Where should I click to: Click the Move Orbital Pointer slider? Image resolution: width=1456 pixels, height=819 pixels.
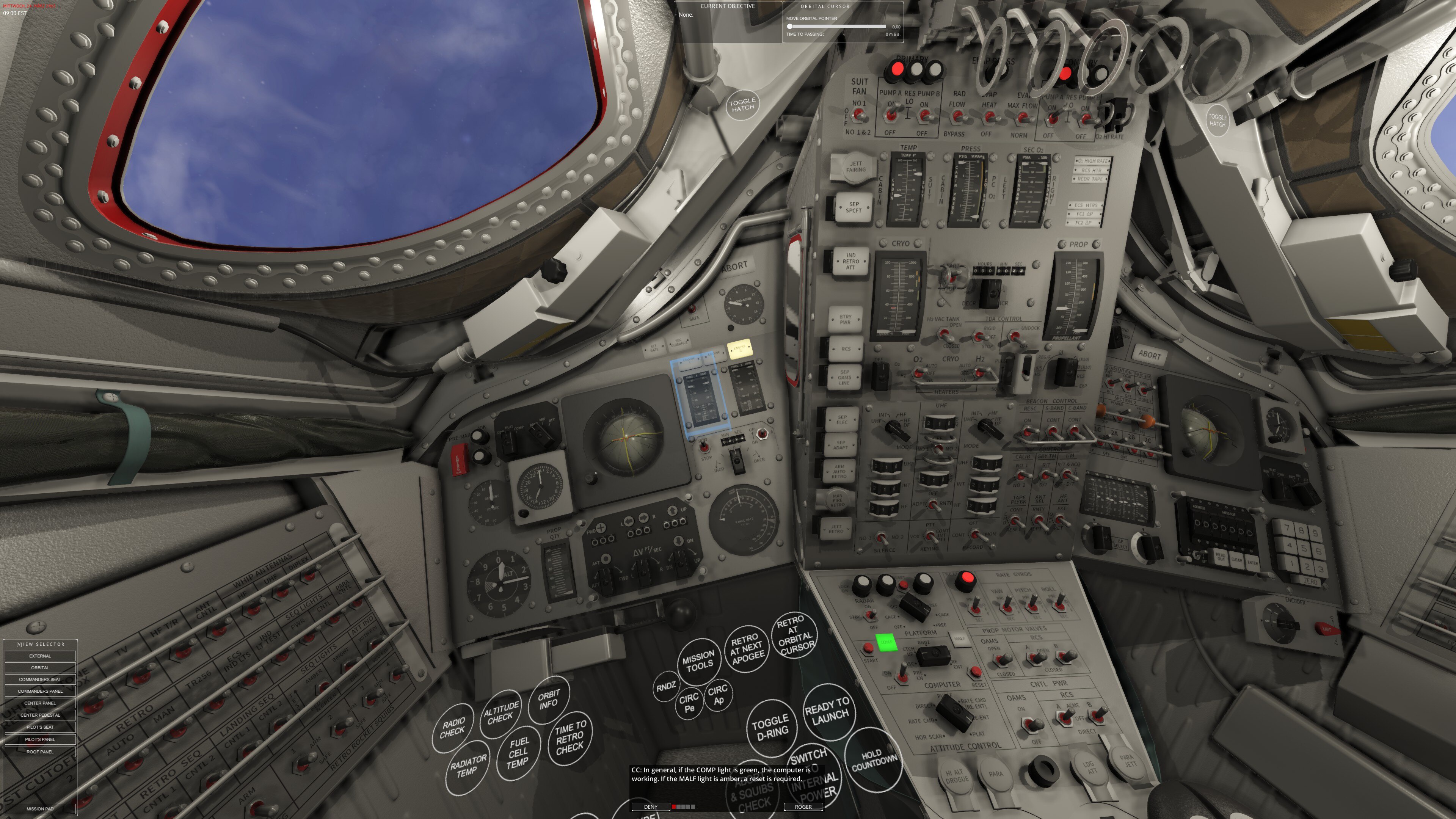coord(836,27)
